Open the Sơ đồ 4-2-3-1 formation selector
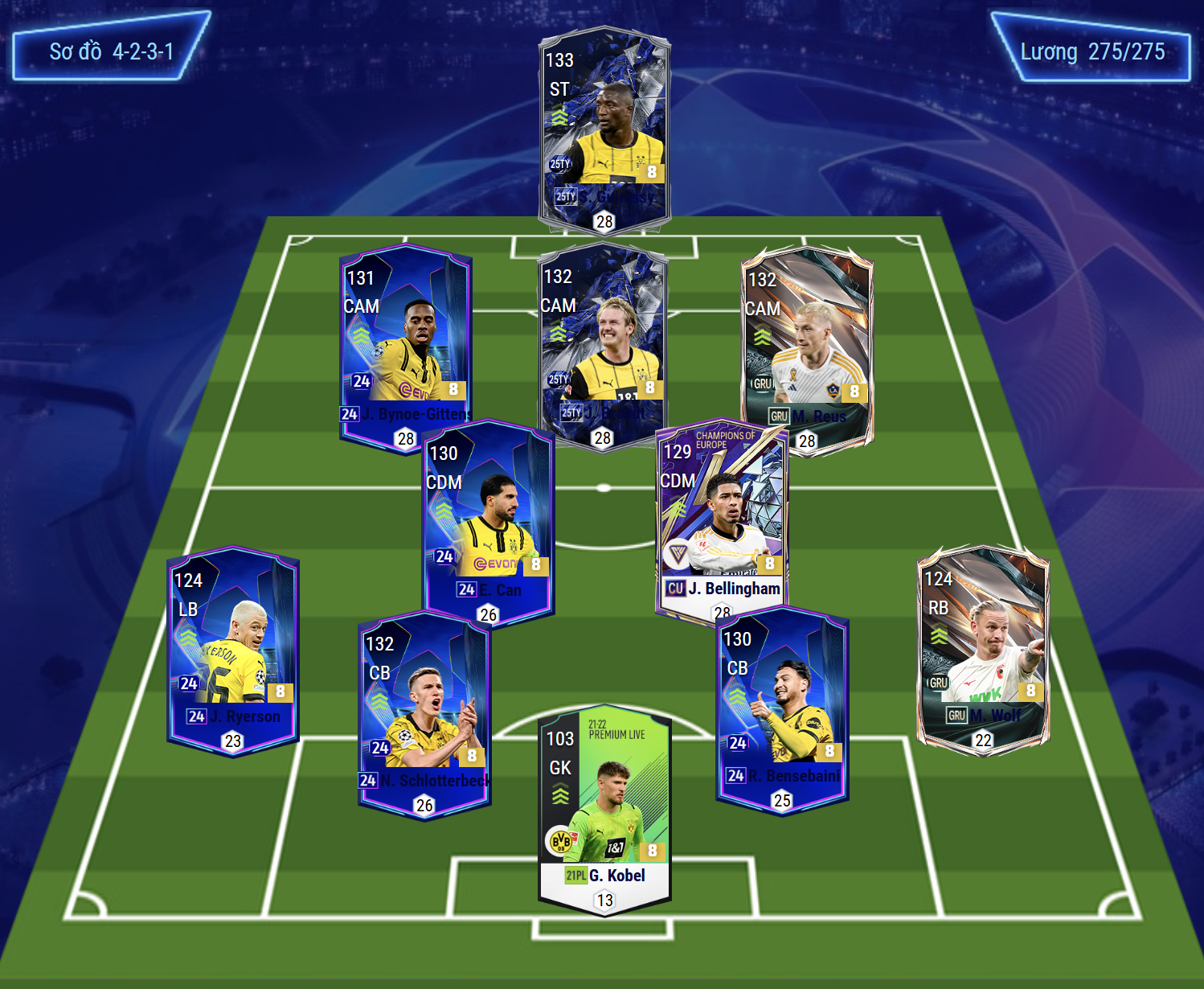Image resolution: width=1204 pixels, height=989 pixels. [x=111, y=51]
